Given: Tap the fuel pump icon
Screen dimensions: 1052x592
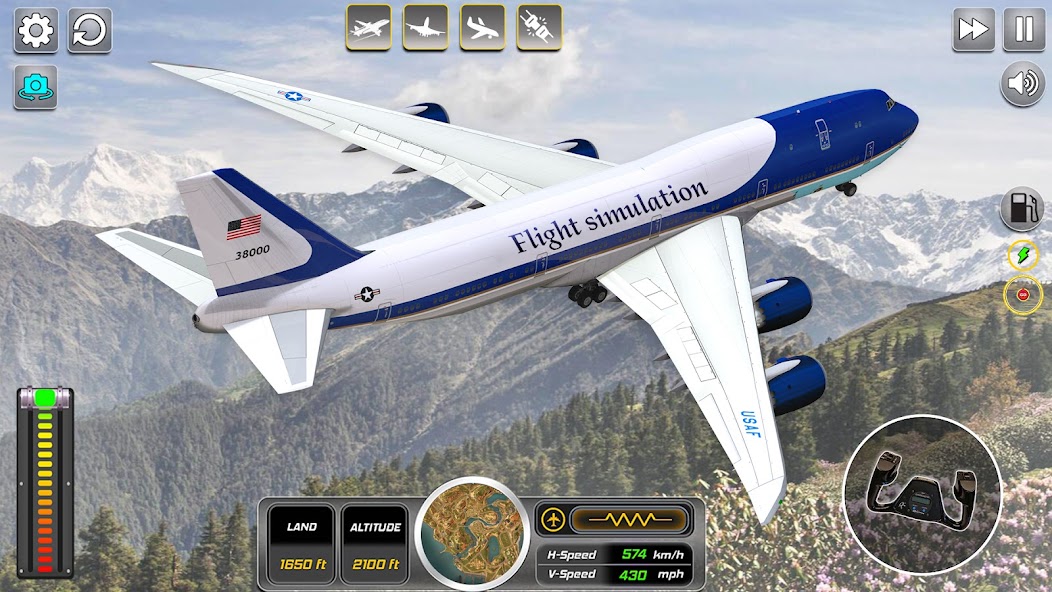Looking at the screenshot, I should [1022, 210].
